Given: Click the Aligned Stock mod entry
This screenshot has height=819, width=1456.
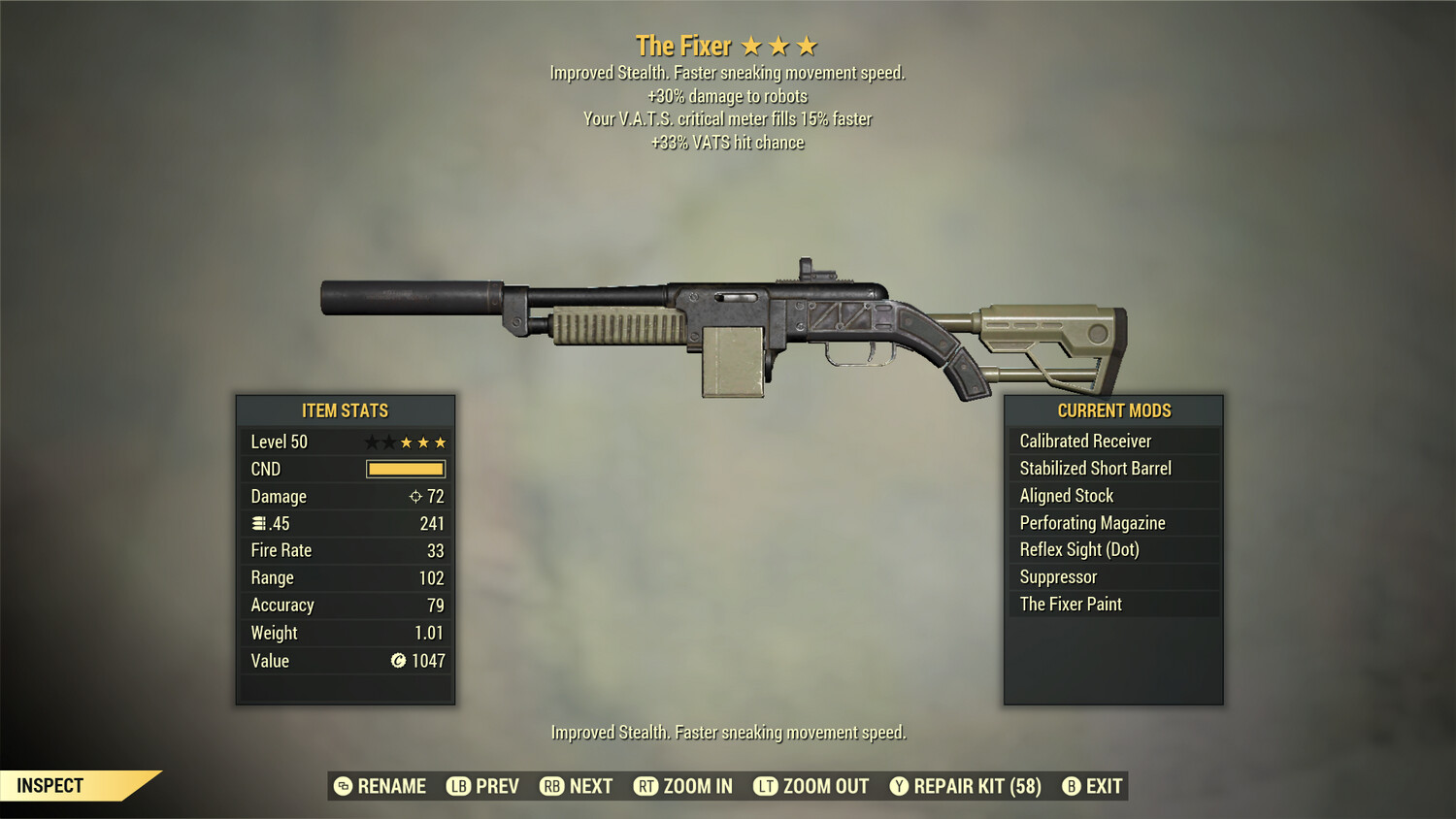Looking at the screenshot, I should [1112, 496].
